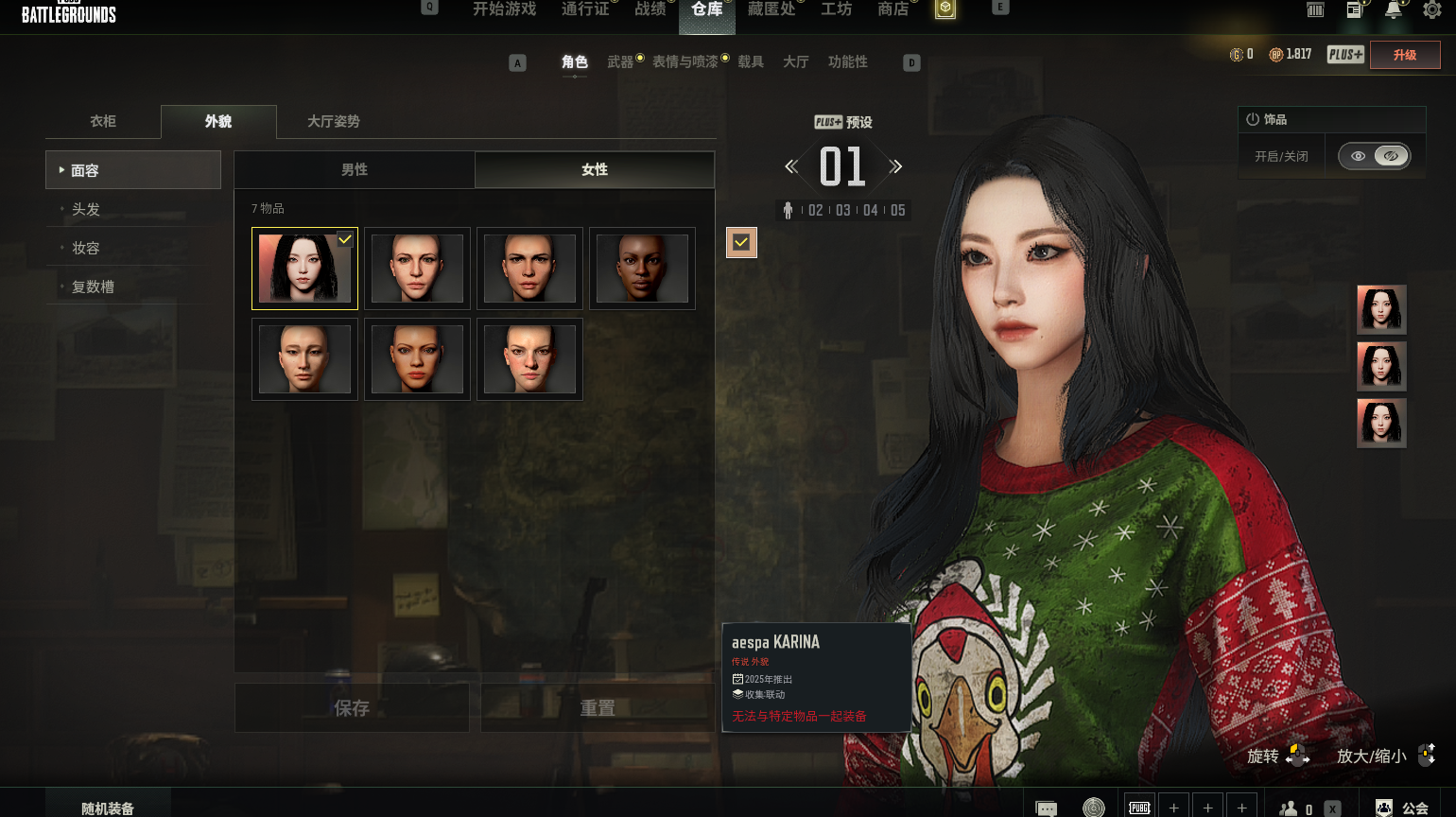Screen dimensions: 1456x817
Task: Open the 衣柜 wardrobe tab
Action: pyautogui.click(x=103, y=121)
